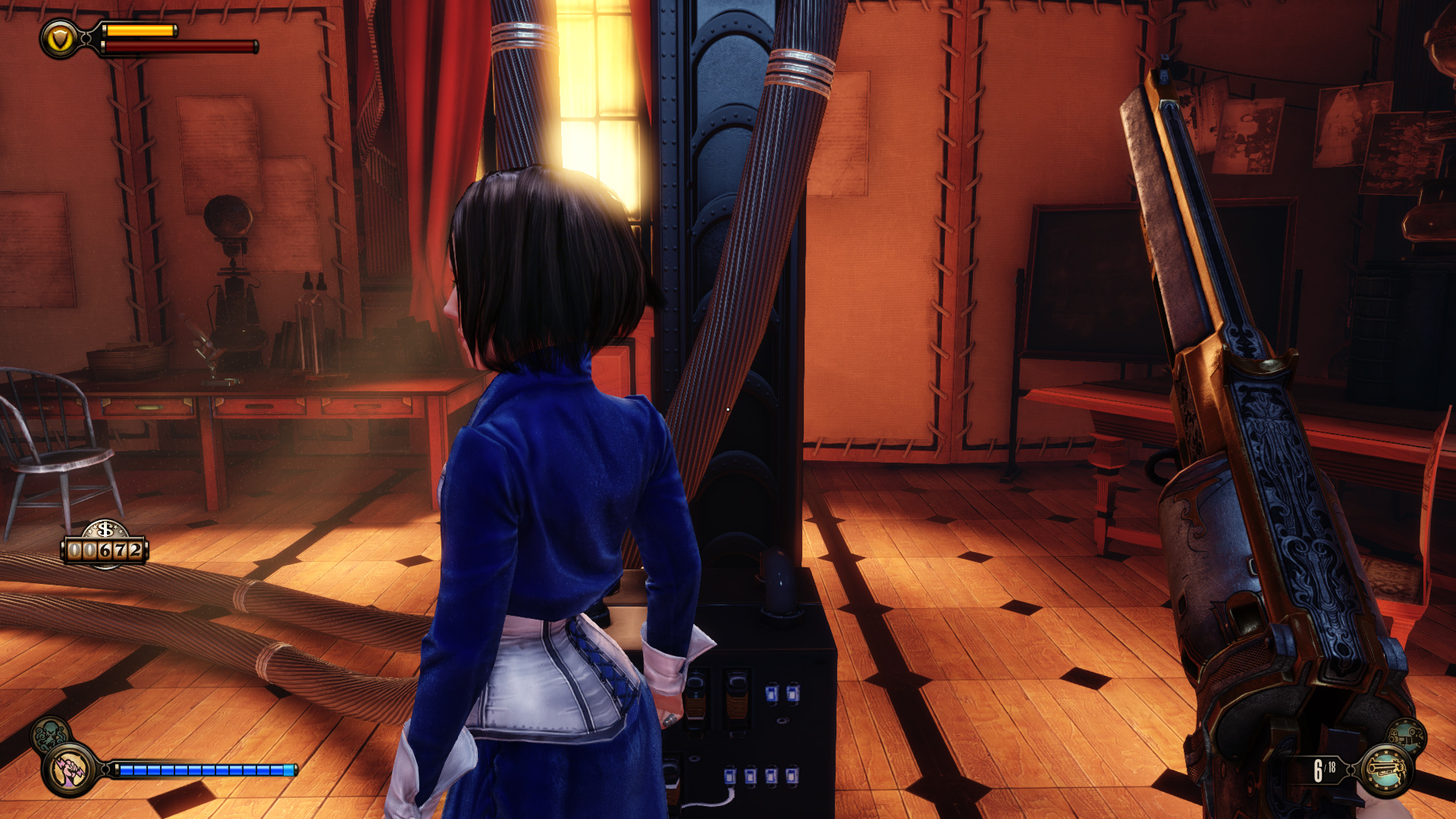Switch to the octopus Undertow vigor icon
The width and height of the screenshot is (1456, 819).
(49, 733)
